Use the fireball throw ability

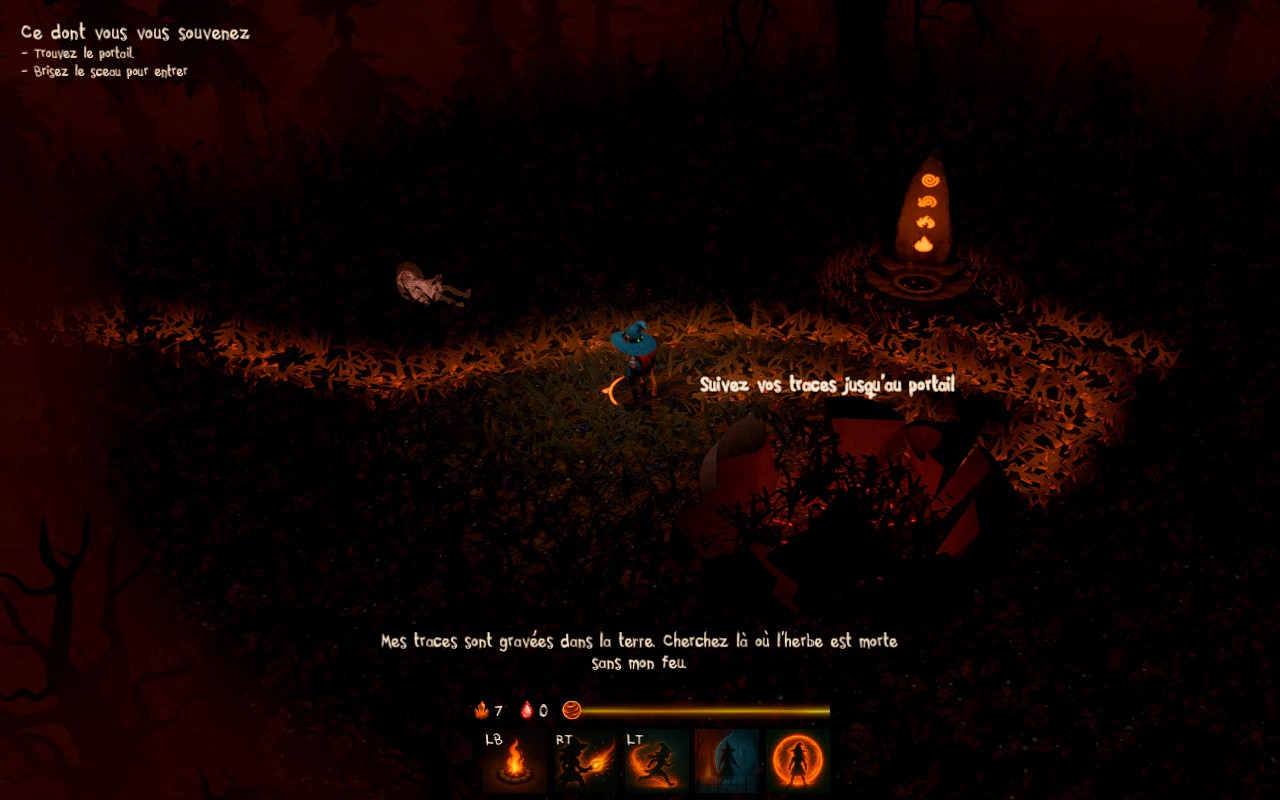(x=586, y=761)
